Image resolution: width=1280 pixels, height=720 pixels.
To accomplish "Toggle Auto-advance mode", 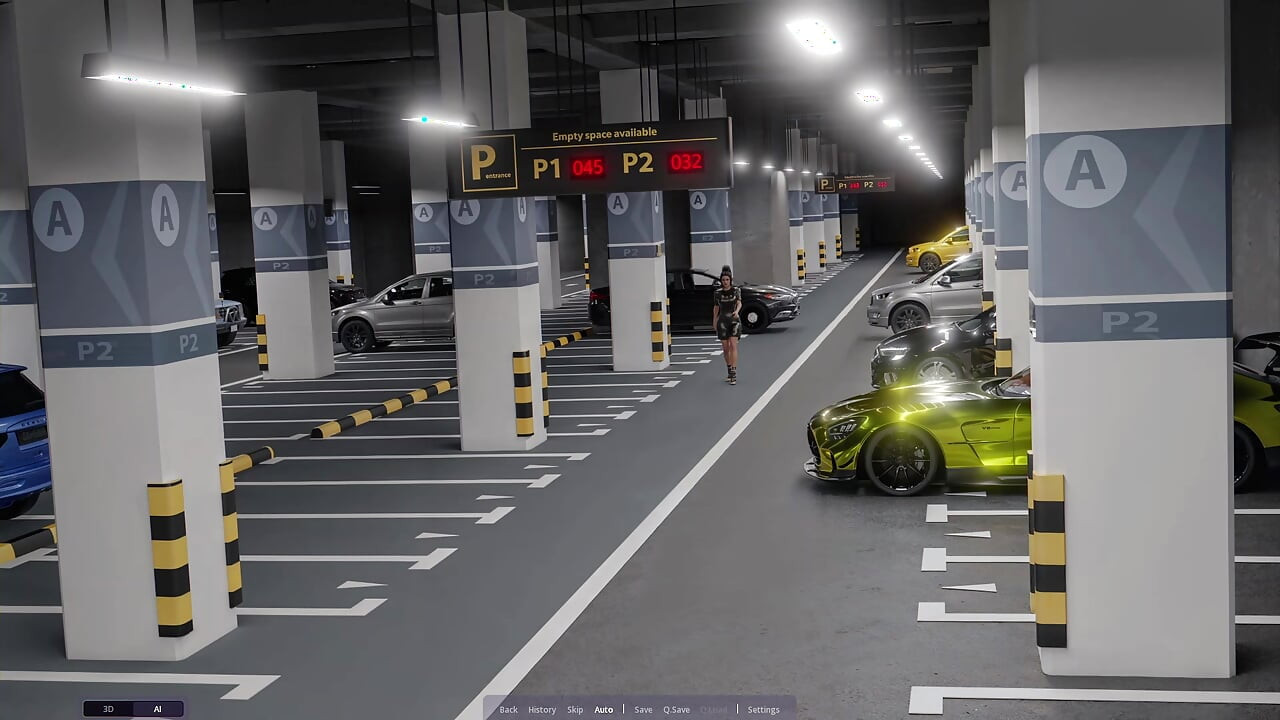I will coord(604,710).
